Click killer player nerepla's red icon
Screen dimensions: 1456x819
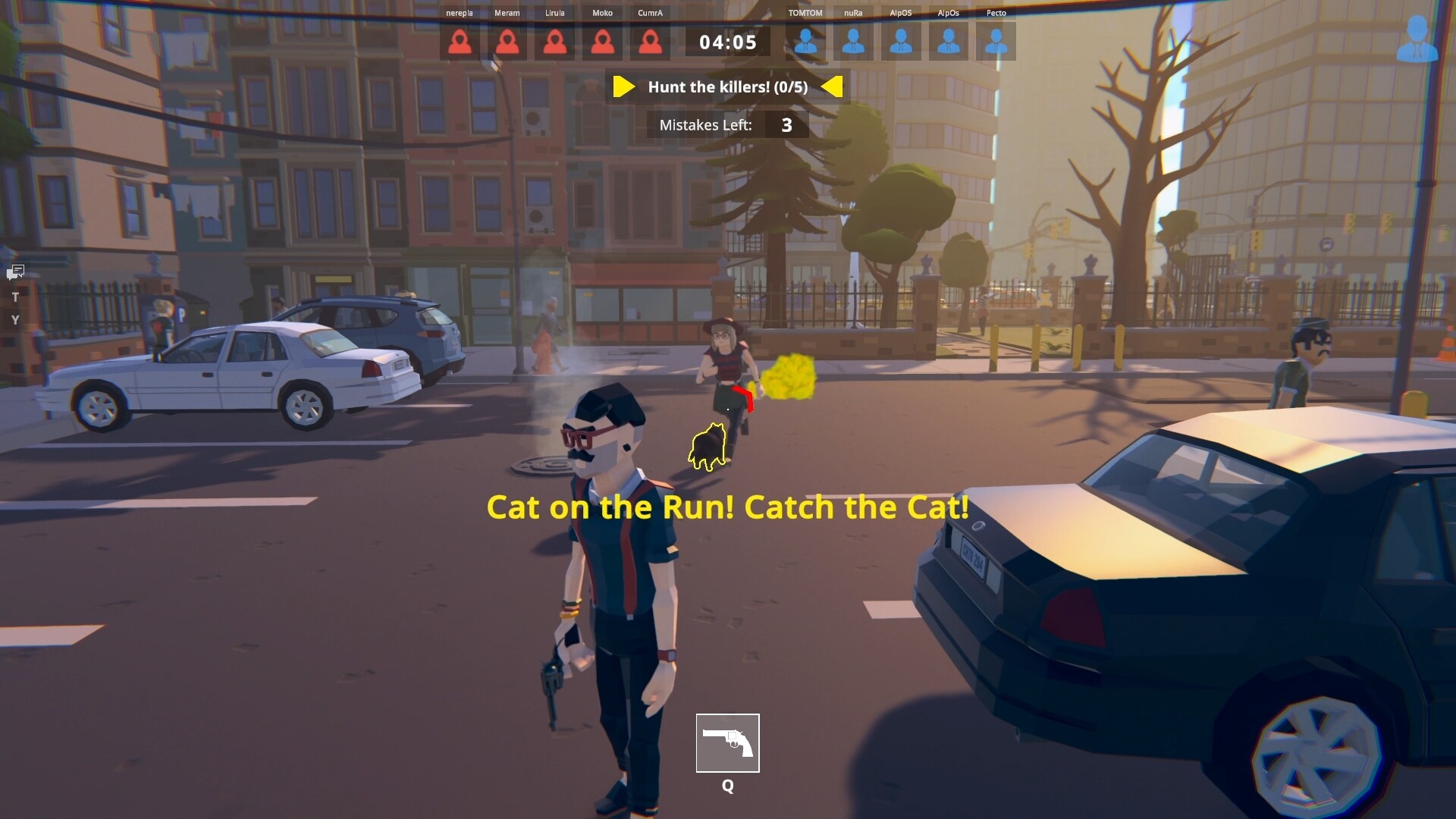click(x=460, y=42)
